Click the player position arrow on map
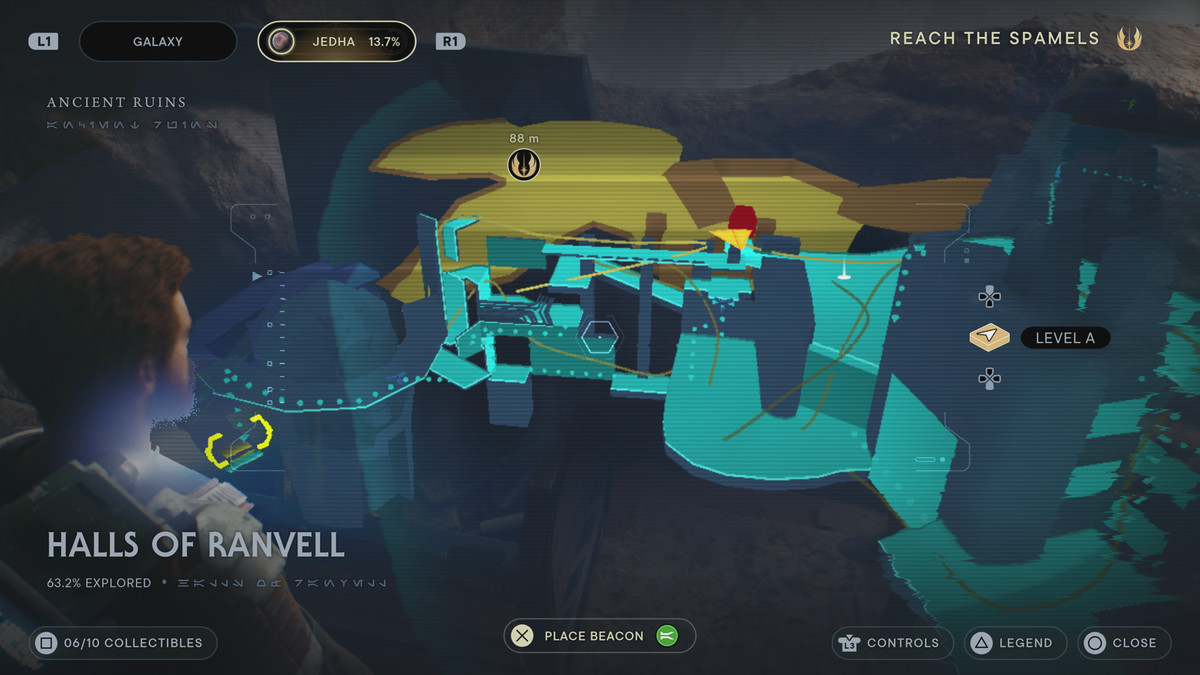Viewport: 1200px width, 675px height. coord(732,238)
